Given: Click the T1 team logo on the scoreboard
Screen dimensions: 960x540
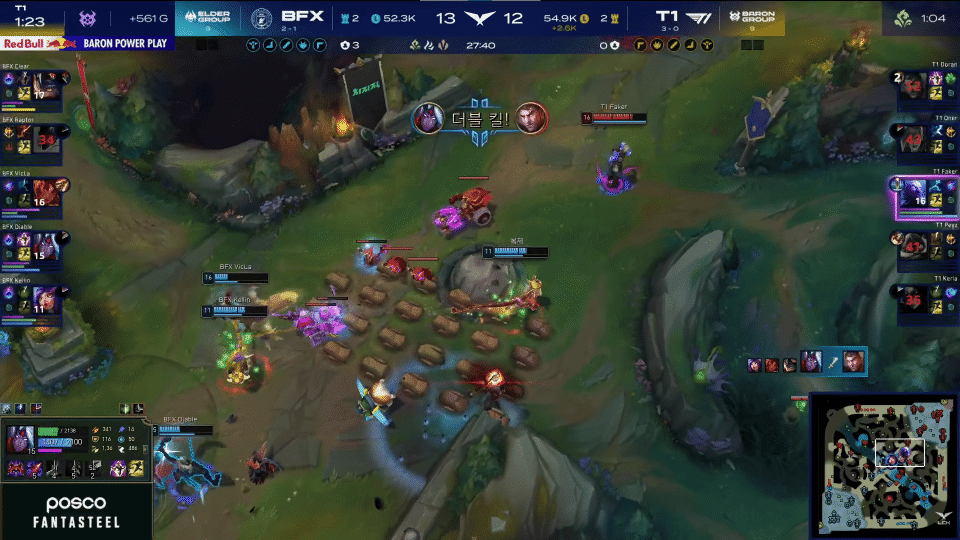Looking at the screenshot, I should click(698, 17).
